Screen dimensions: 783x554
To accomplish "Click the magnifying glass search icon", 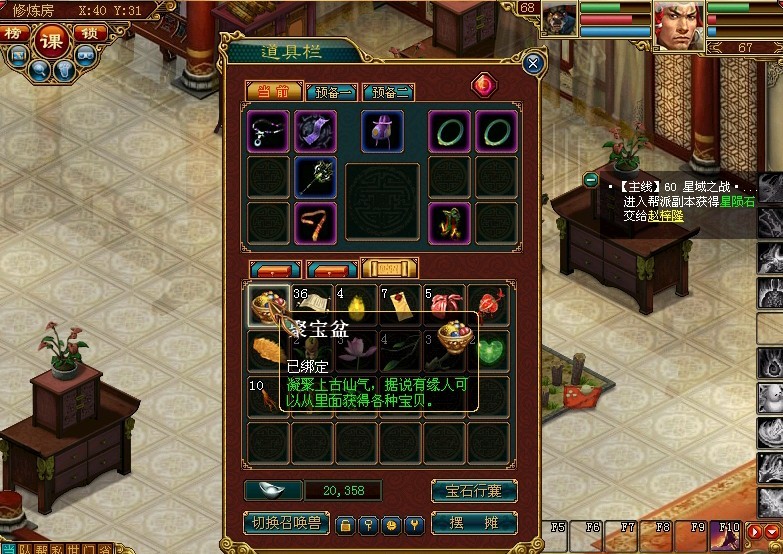I will (37, 69).
